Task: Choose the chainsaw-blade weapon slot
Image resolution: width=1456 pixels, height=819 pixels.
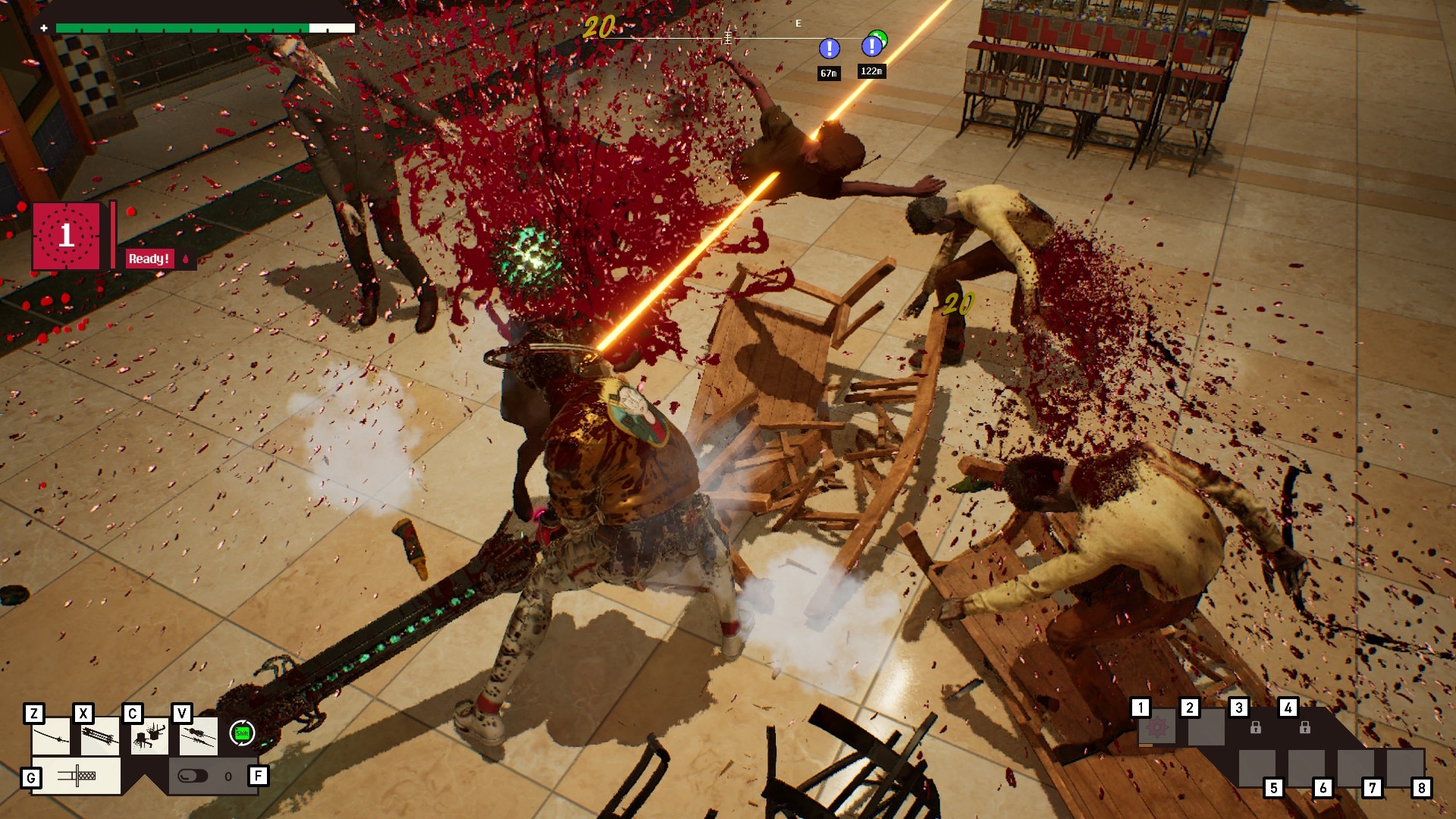Action: [100, 737]
